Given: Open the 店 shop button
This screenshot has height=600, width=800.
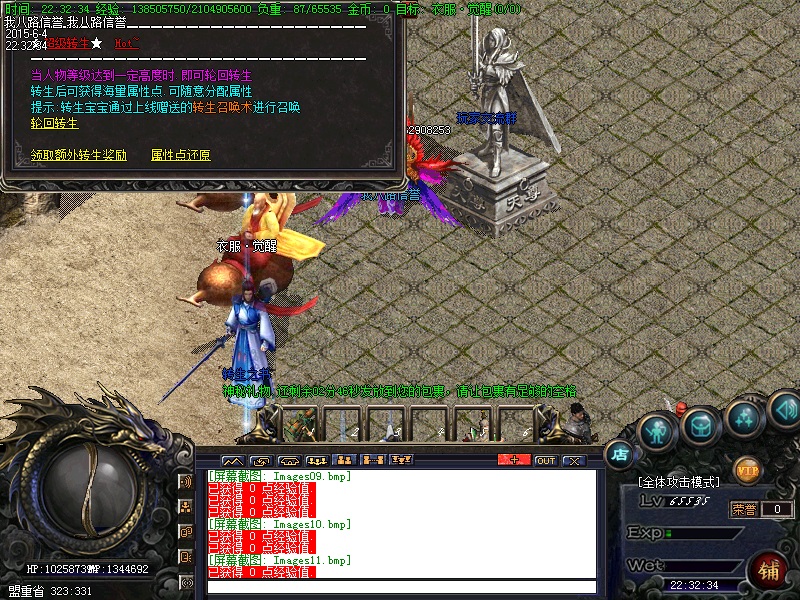Looking at the screenshot, I should [x=619, y=454].
